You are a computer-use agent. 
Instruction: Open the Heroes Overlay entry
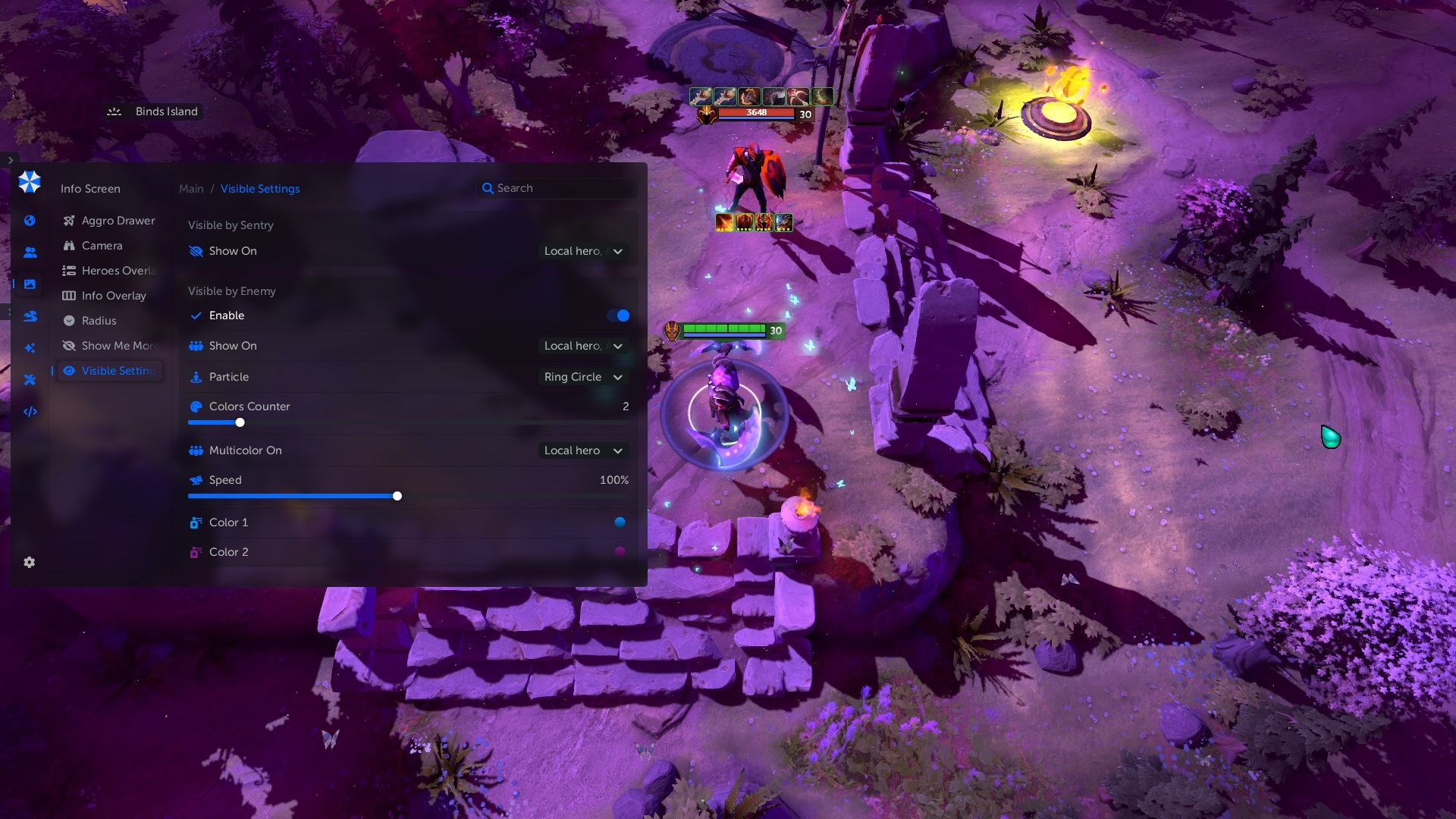[118, 271]
